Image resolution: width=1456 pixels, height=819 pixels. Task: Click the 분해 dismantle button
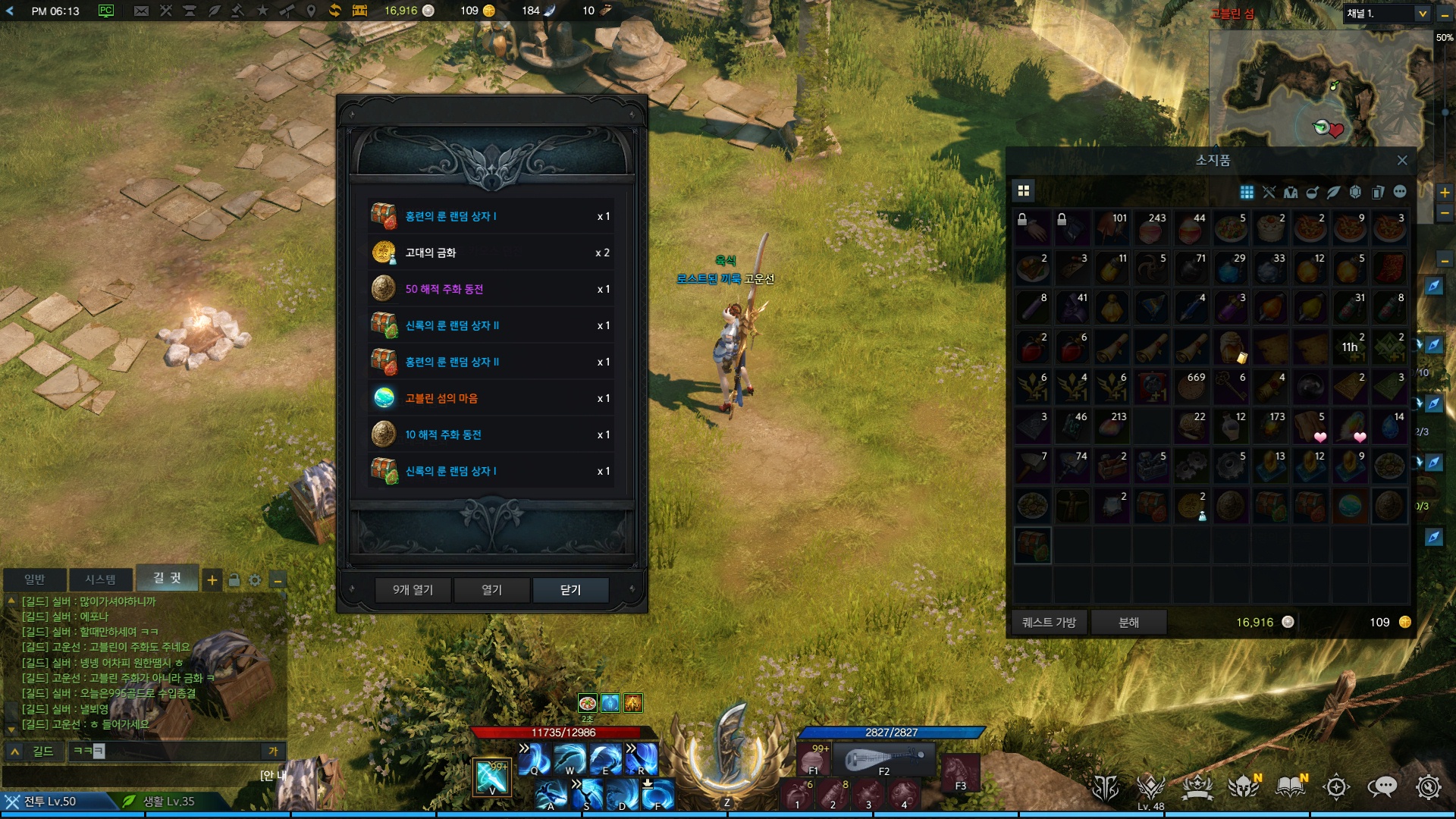[1128, 623]
